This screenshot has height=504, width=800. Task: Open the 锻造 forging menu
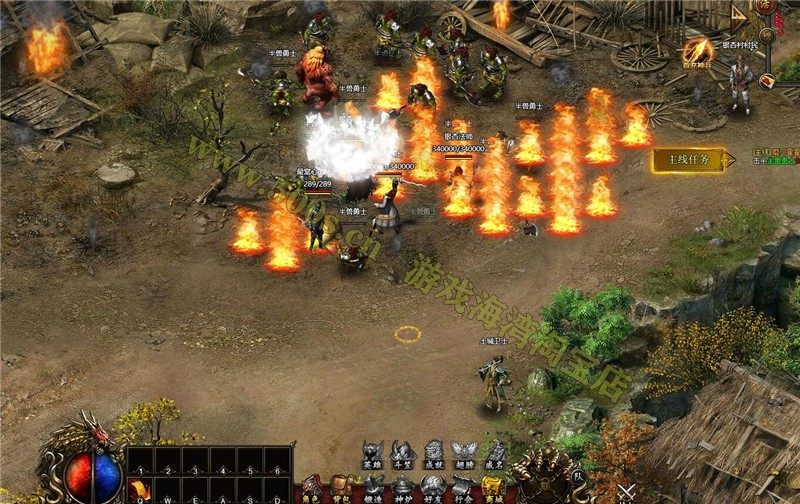[x=373, y=488]
